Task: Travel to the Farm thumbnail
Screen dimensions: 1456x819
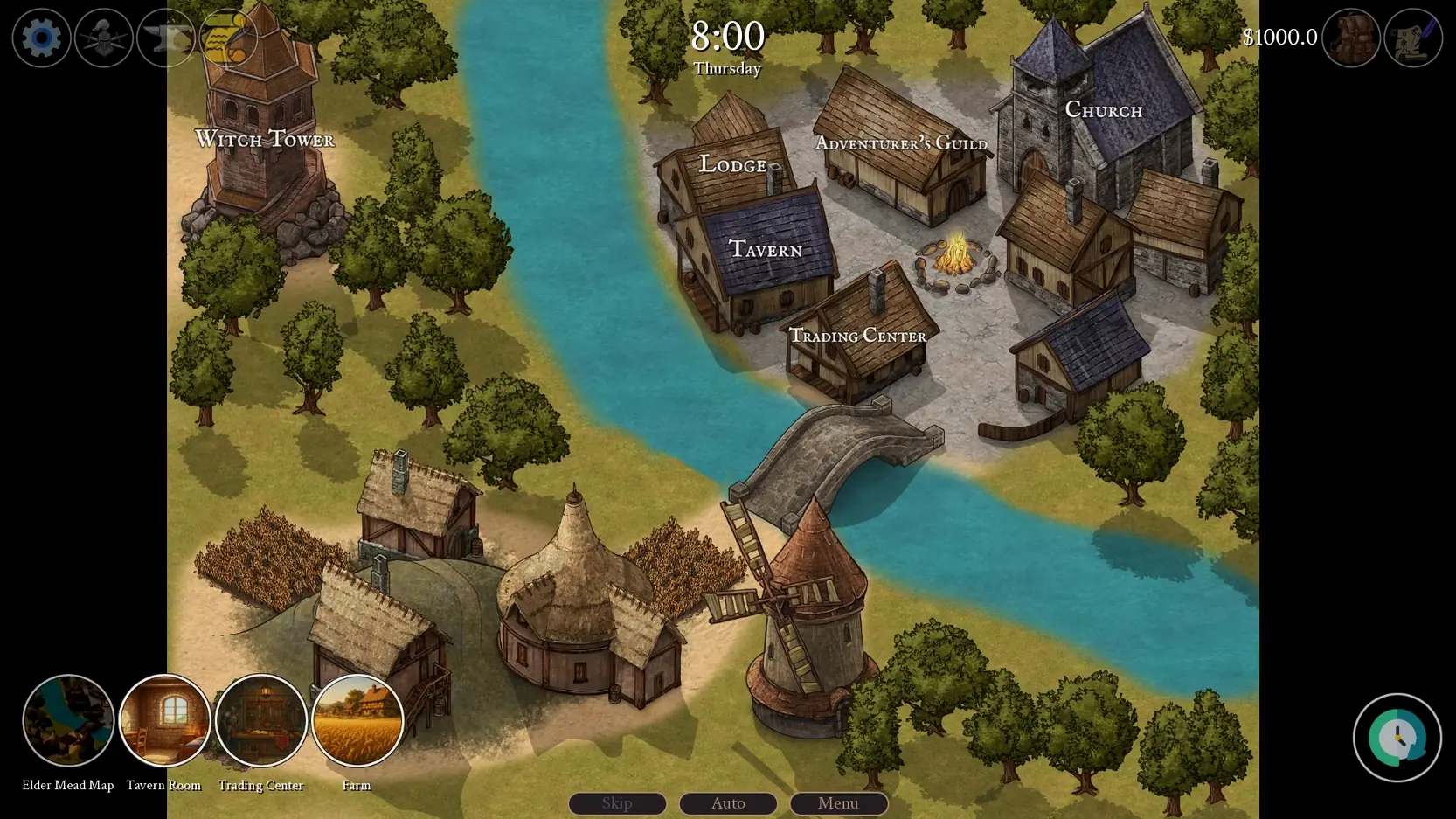Action: (x=357, y=720)
